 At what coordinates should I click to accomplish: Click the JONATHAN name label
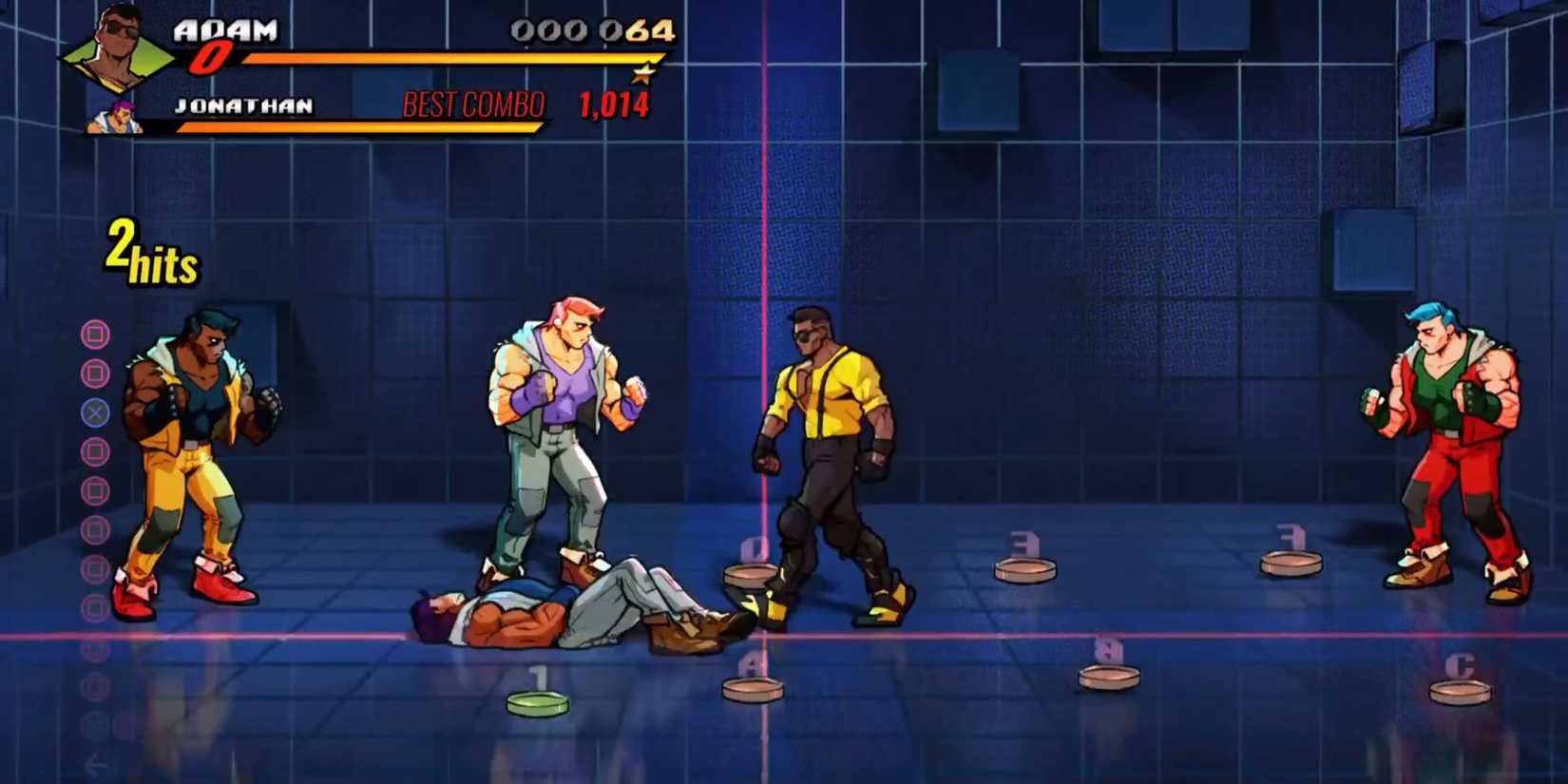coord(243,105)
